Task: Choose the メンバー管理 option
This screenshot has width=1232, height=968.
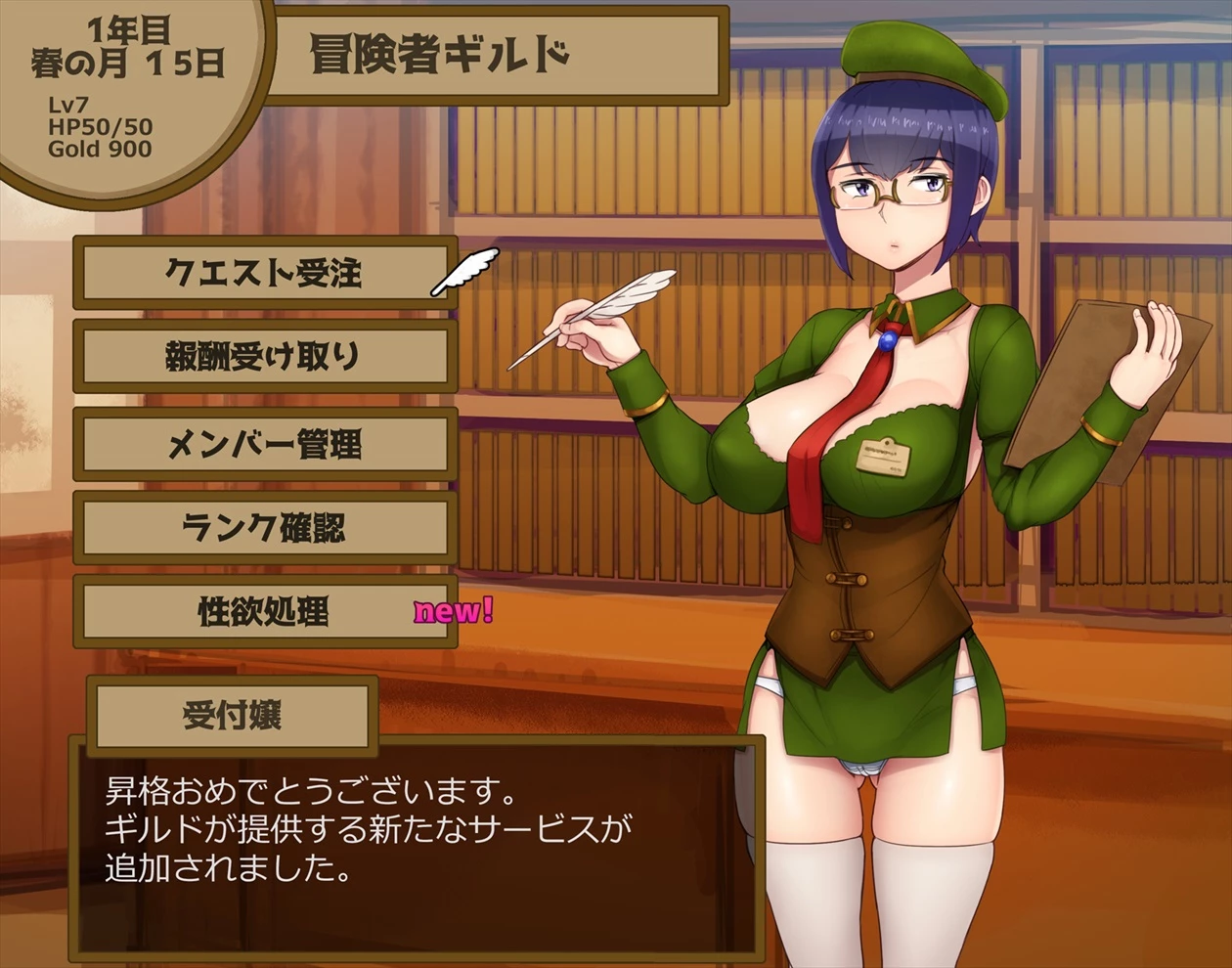Action: [x=264, y=444]
